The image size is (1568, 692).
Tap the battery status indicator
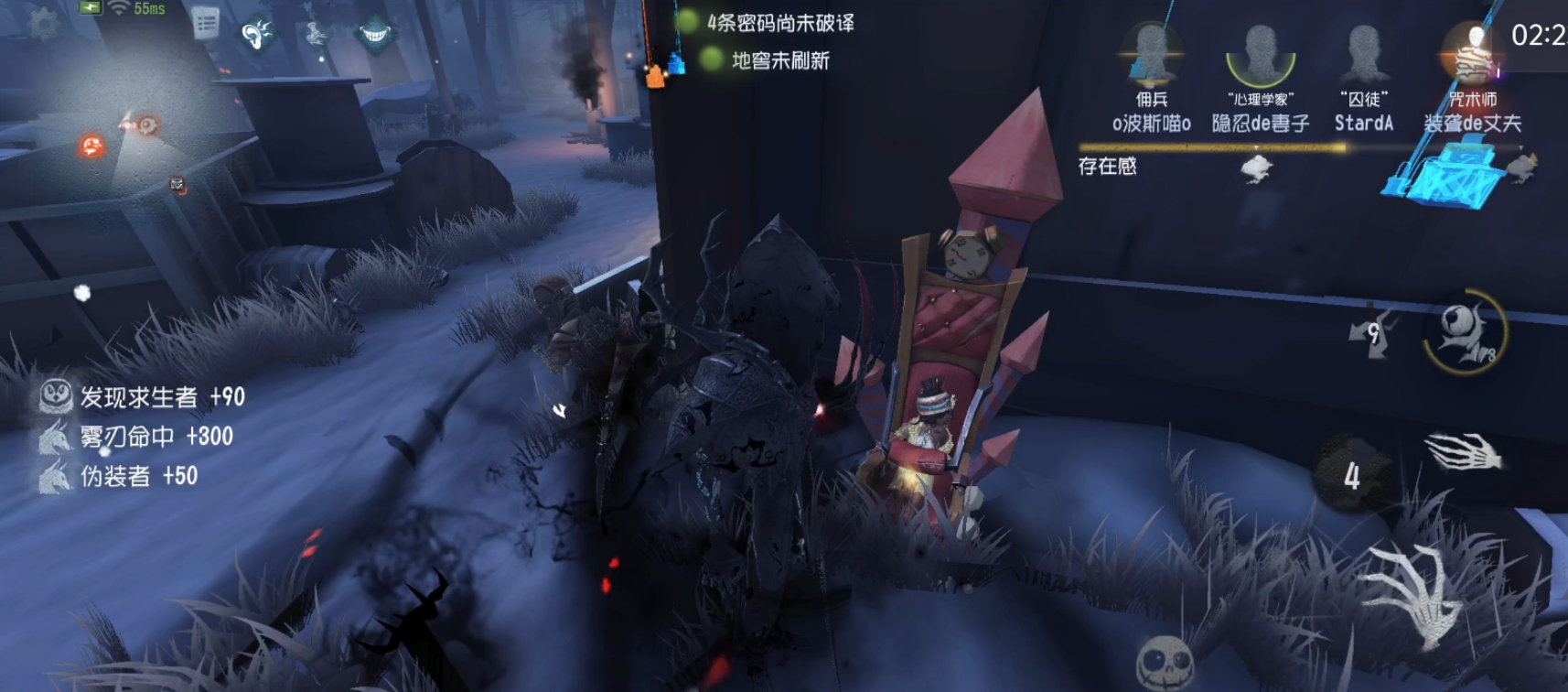tap(90, 7)
